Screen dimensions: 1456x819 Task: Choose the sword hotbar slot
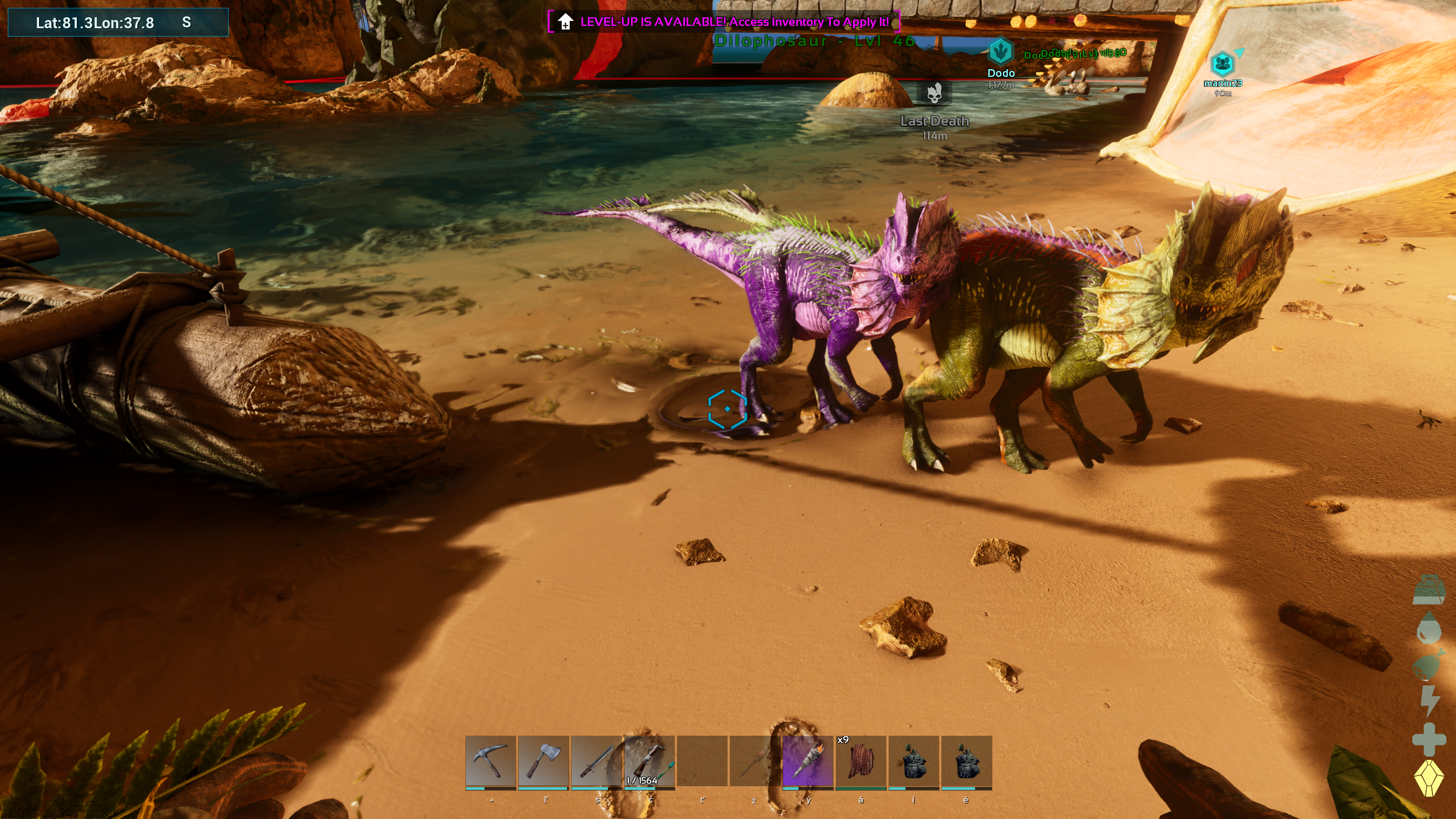[597, 761]
